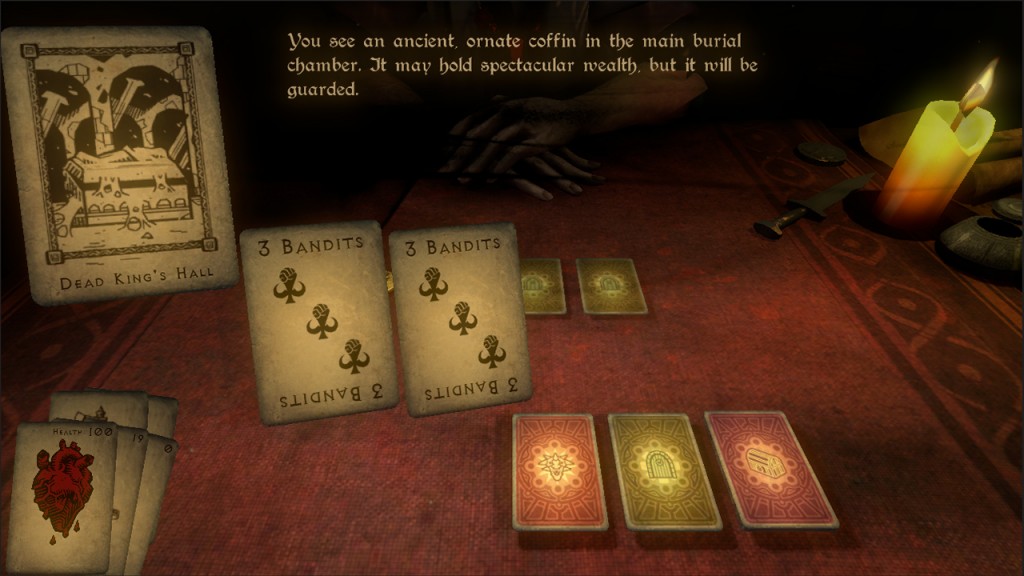
Task: Select the gold door card between monster and chest cards
Action: pos(663,469)
